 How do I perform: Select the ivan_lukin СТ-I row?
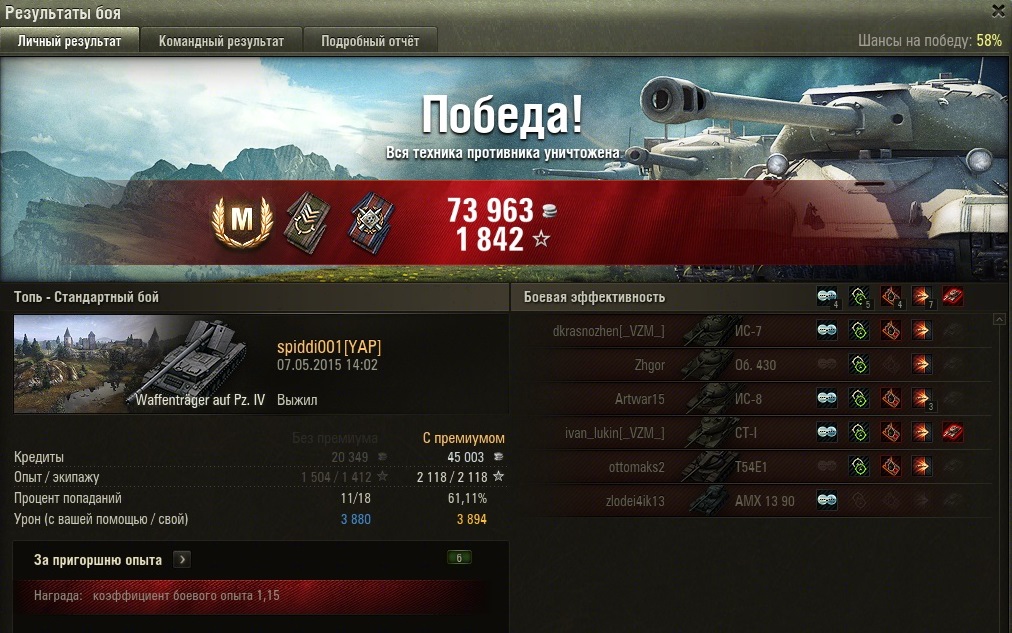tap(750, 433)
